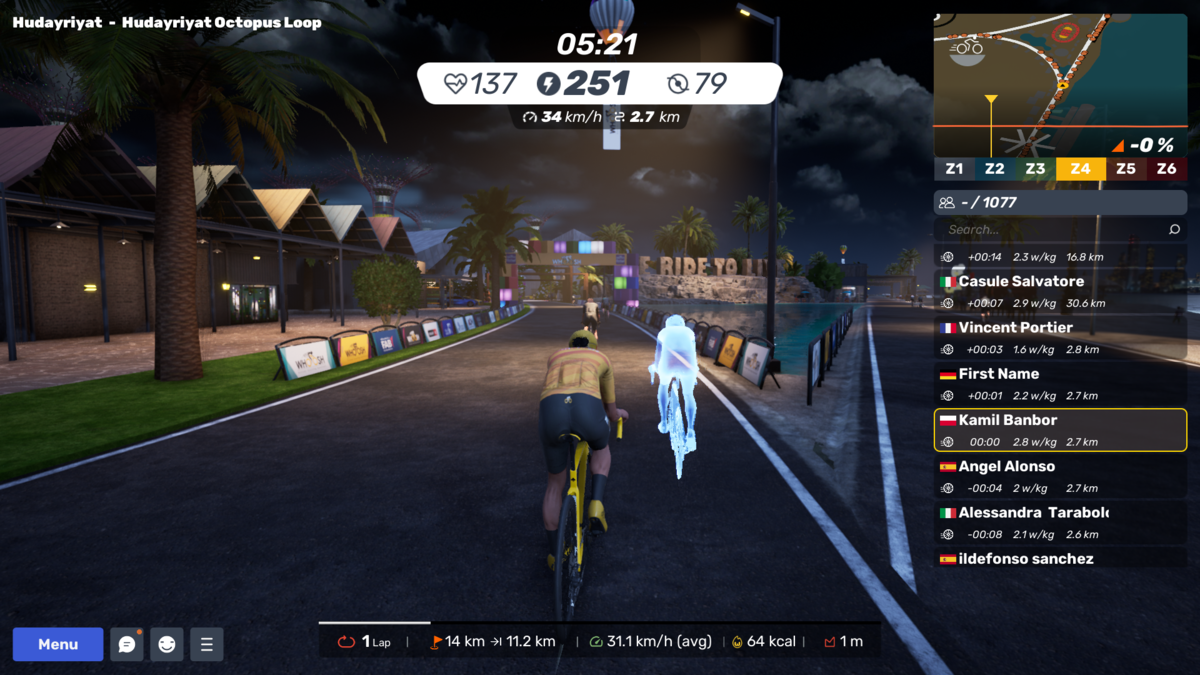Screen dimensions: 1200x675
Task: Open the chat message bubble icon
Action: pyautogui.click(x=127, y=644)
